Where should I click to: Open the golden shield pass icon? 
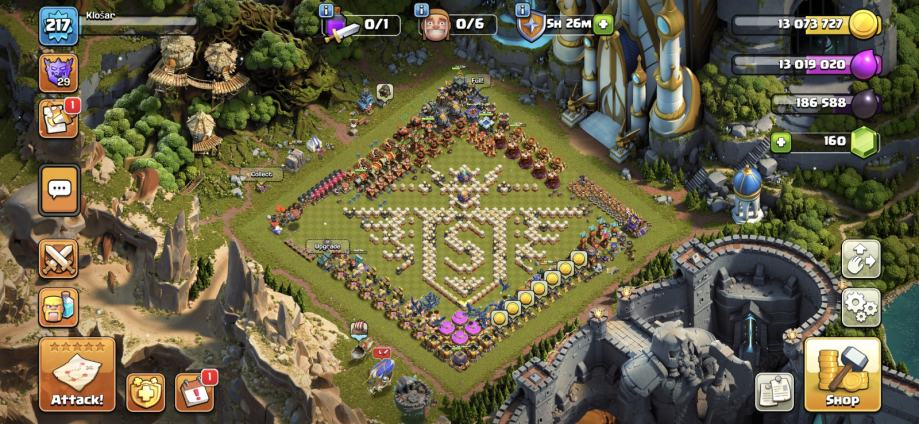[x=145, y=392]
